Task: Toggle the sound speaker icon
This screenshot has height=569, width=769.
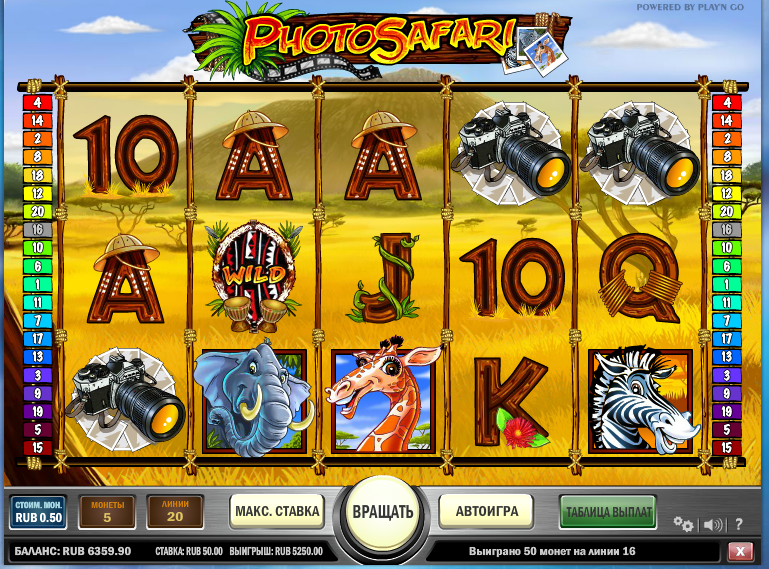Action: click(x=713, y=524)
